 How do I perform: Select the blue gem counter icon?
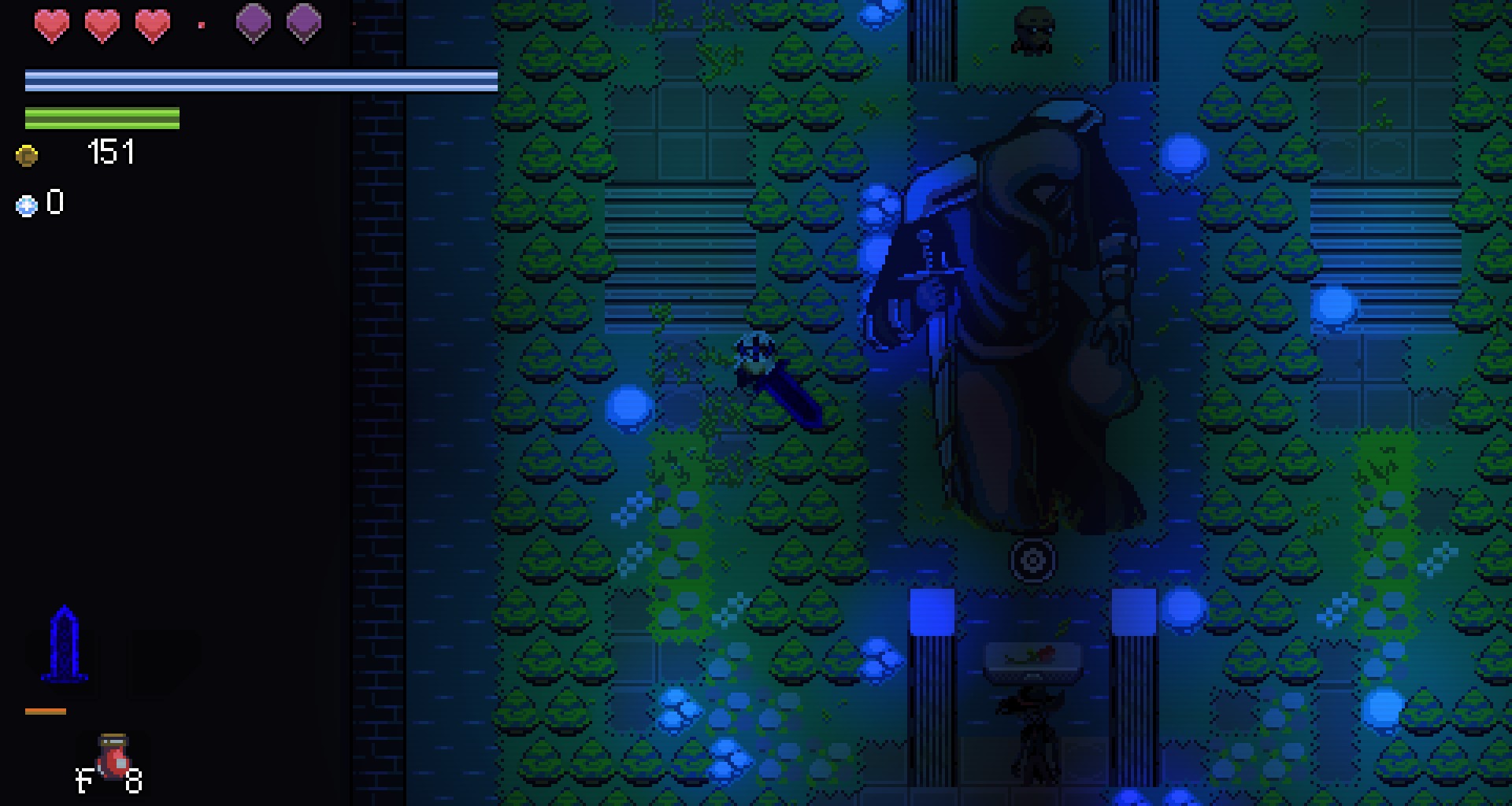pyautogui.click(x=25, y=205)
